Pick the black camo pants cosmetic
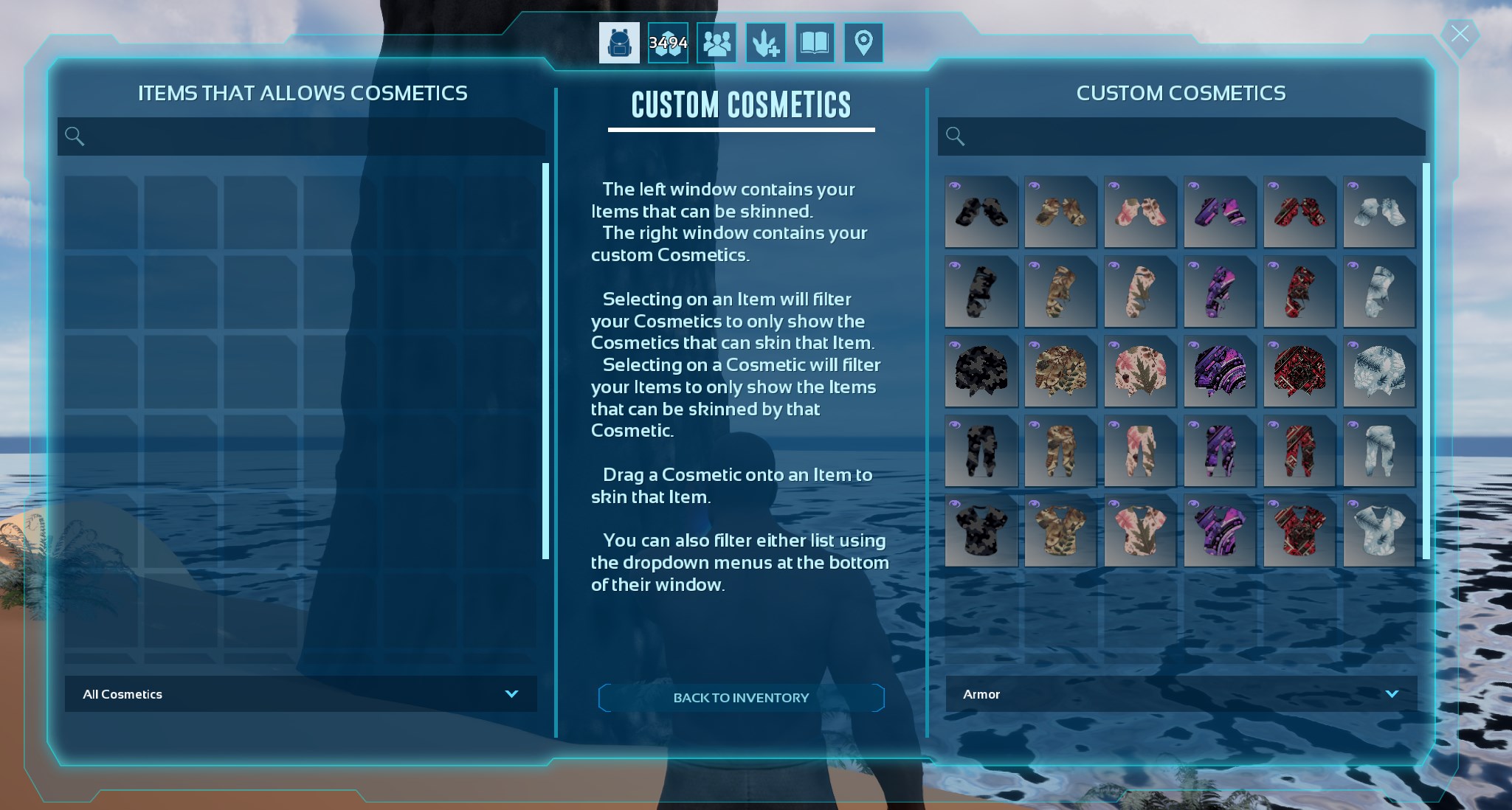The image size is (1512, 810). coord(981,451)
